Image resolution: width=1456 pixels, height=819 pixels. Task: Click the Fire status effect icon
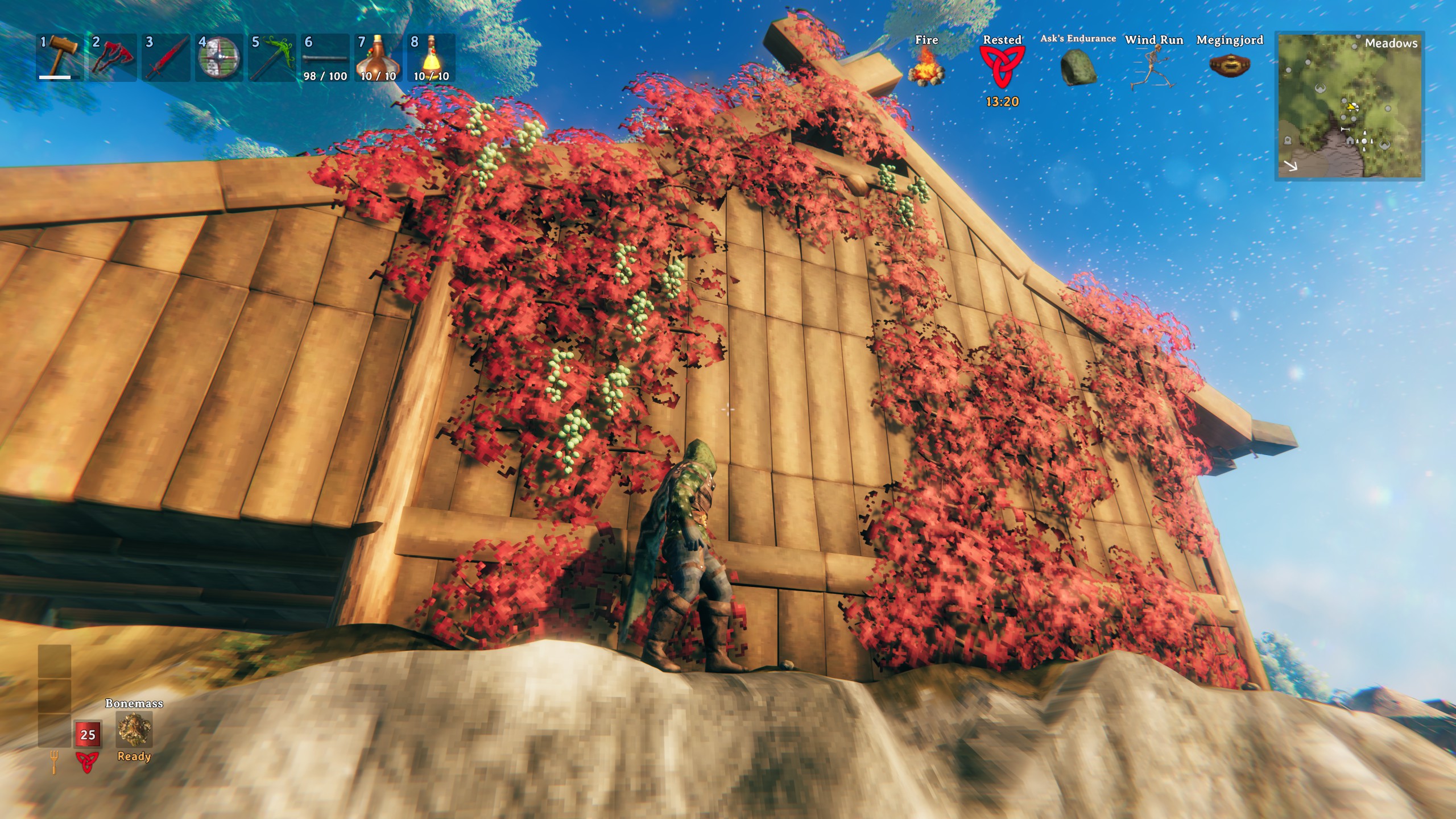pyautogui.click(x=926, y=67)
